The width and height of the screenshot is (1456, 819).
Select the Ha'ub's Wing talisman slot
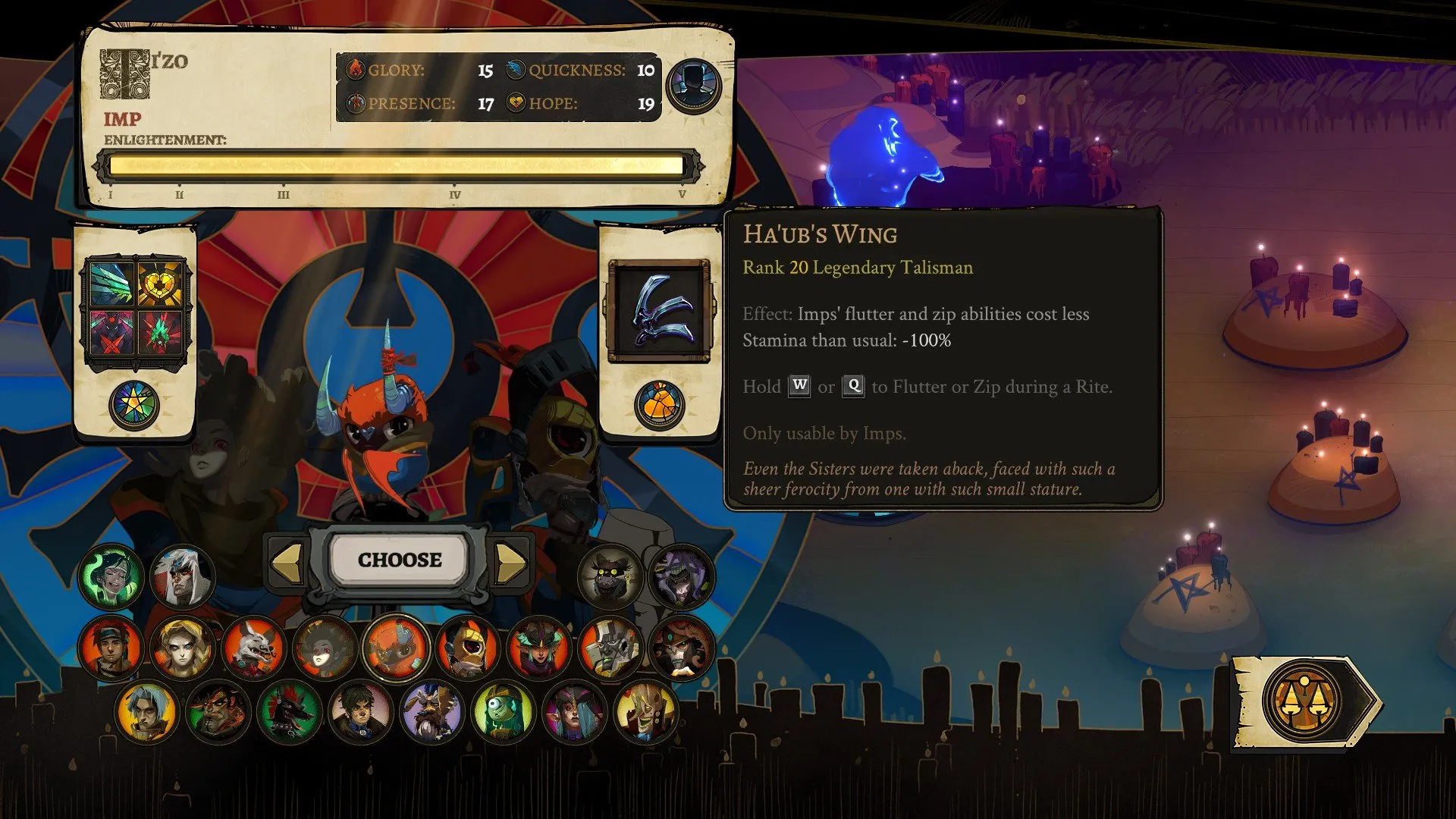(659, 311)
